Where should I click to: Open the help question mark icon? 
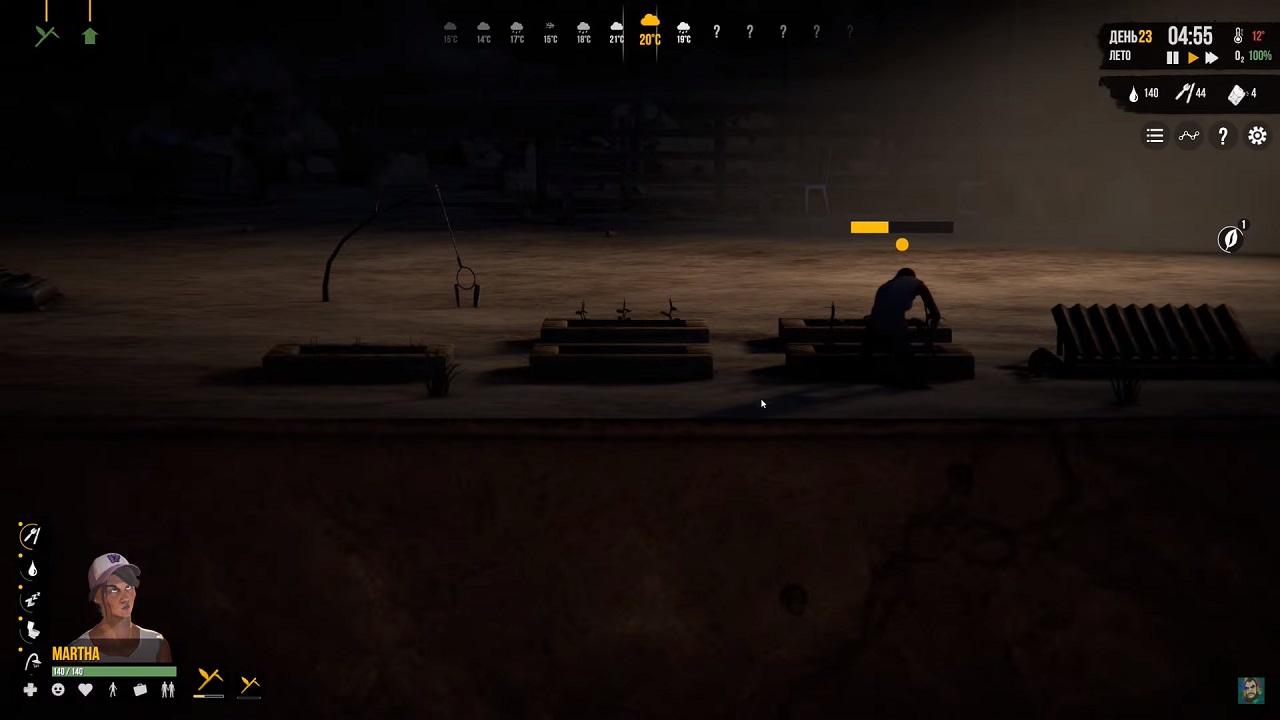1223,136
